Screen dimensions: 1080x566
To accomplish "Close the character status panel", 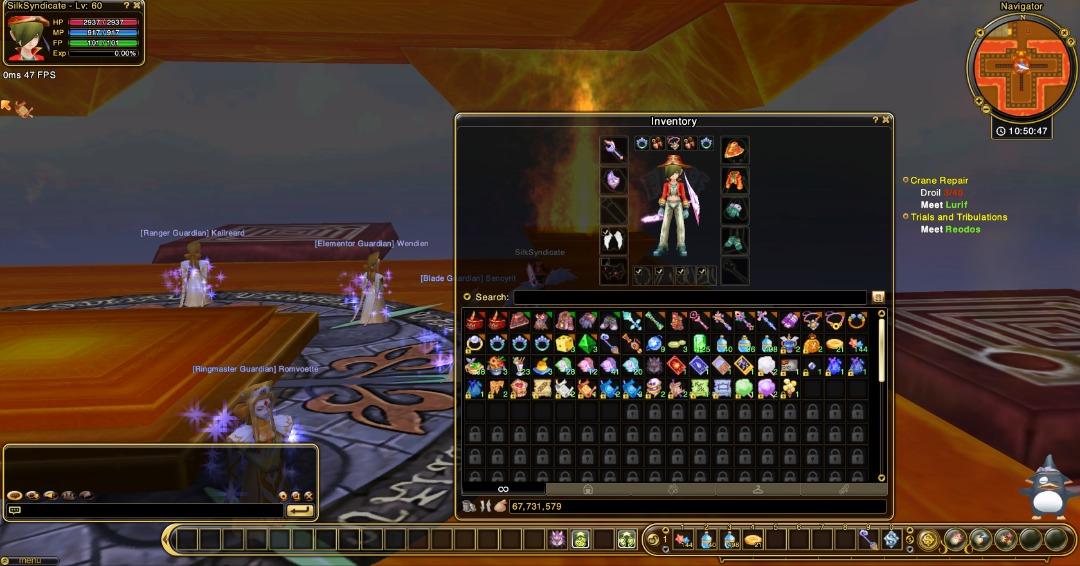I will tap(137, 6).
